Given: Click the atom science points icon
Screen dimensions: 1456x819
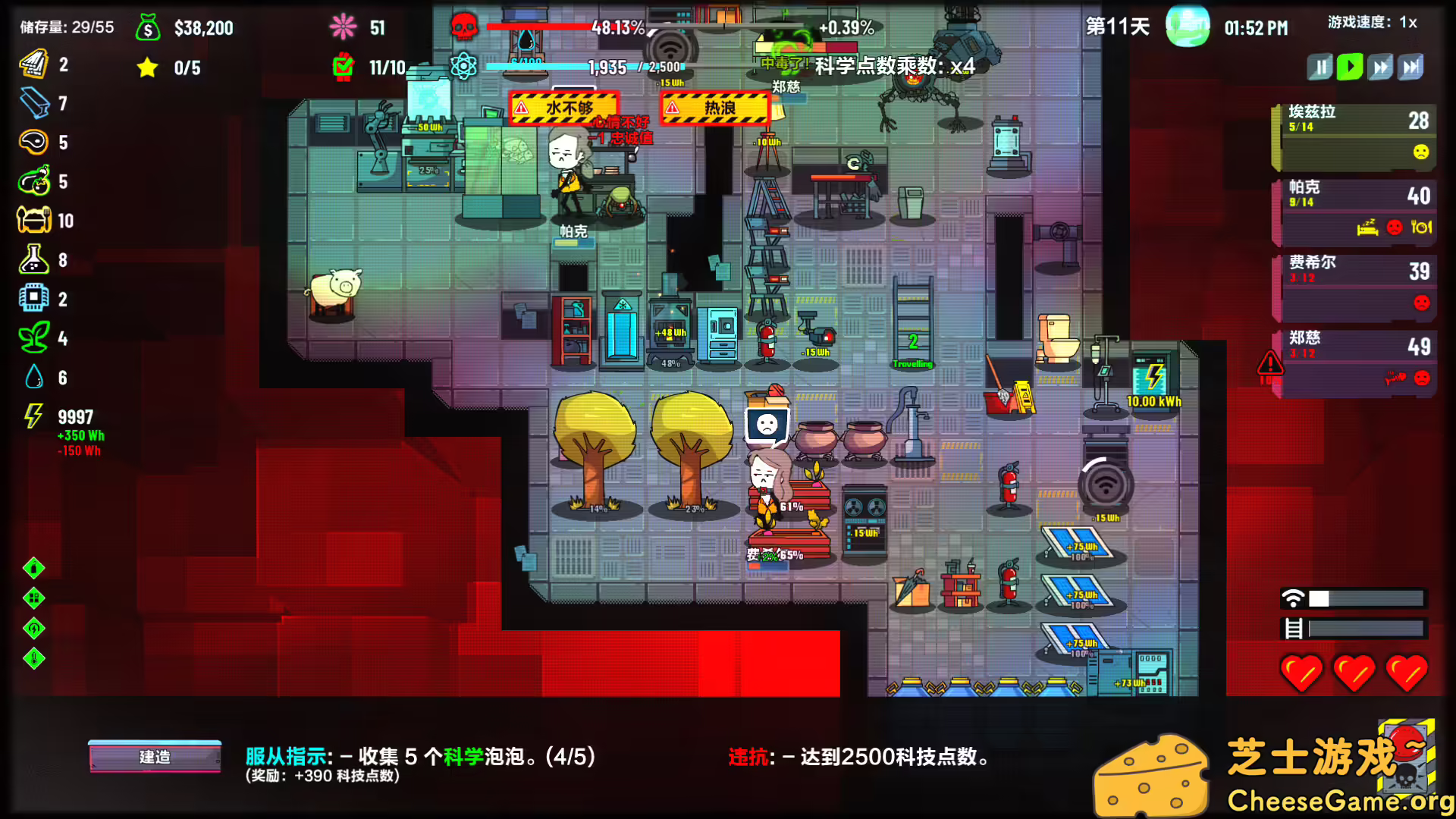Looking at the screenshot, I should tap(463, 65).
